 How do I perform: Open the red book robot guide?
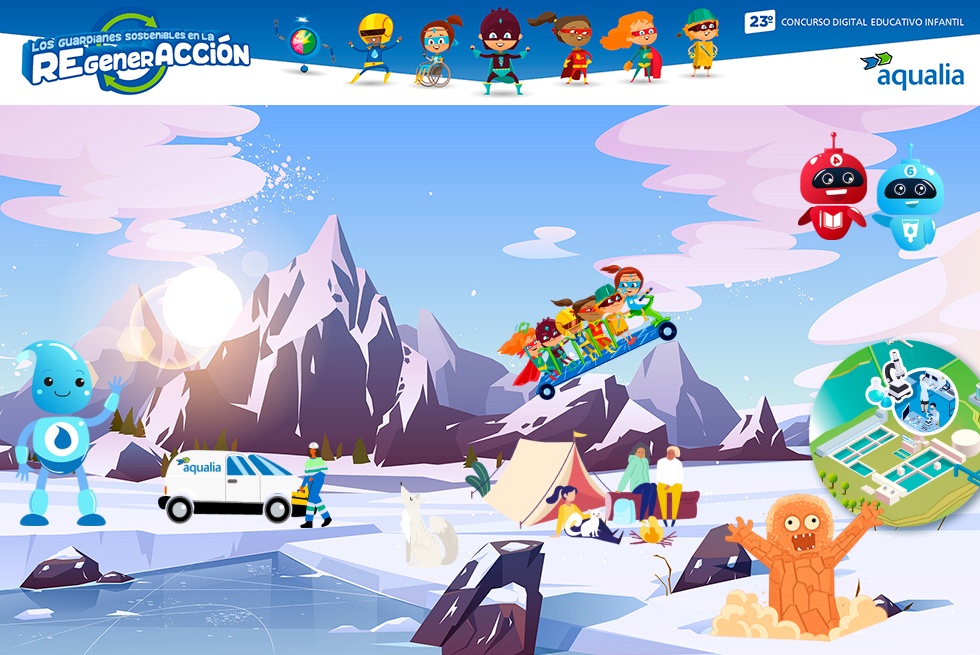pos(831,189)
